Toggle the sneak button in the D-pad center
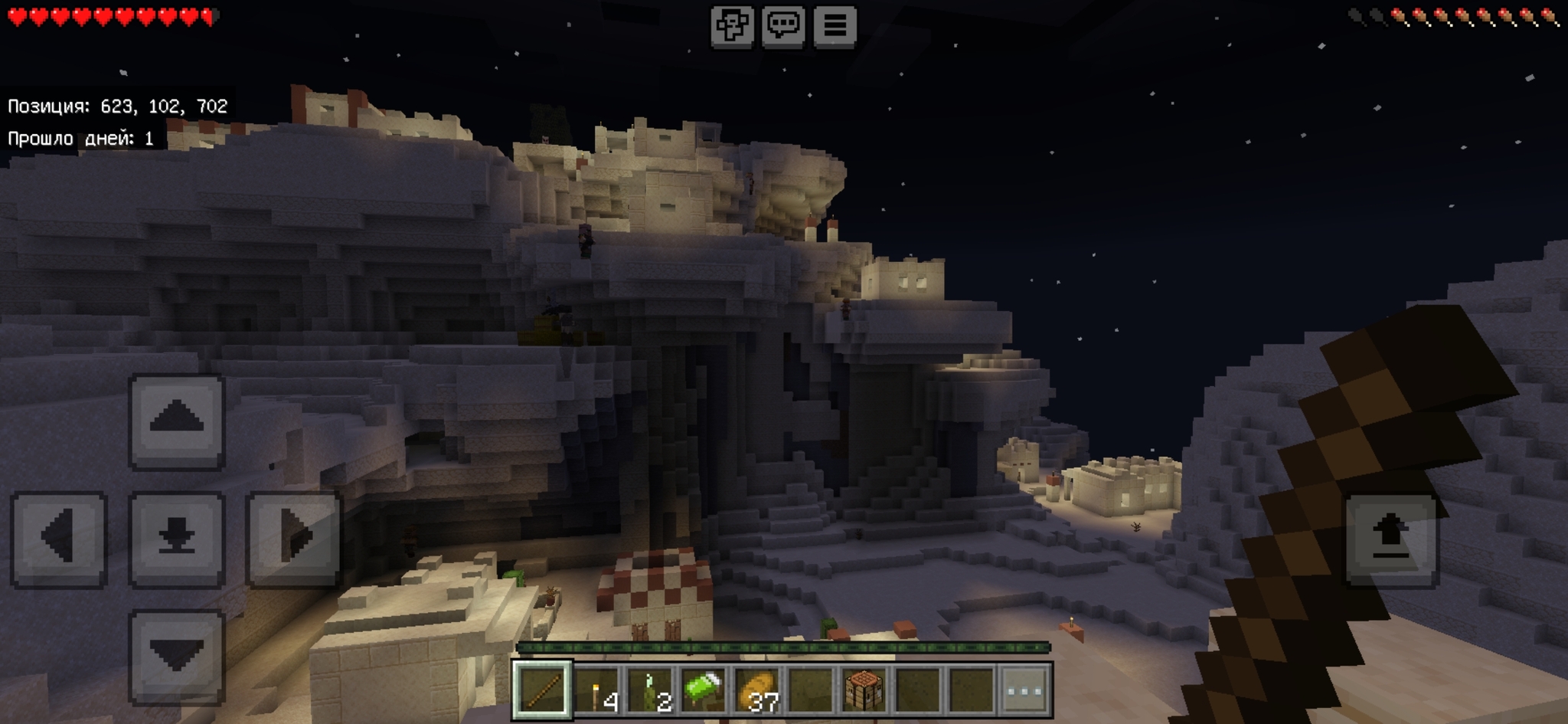 point(176,539)
